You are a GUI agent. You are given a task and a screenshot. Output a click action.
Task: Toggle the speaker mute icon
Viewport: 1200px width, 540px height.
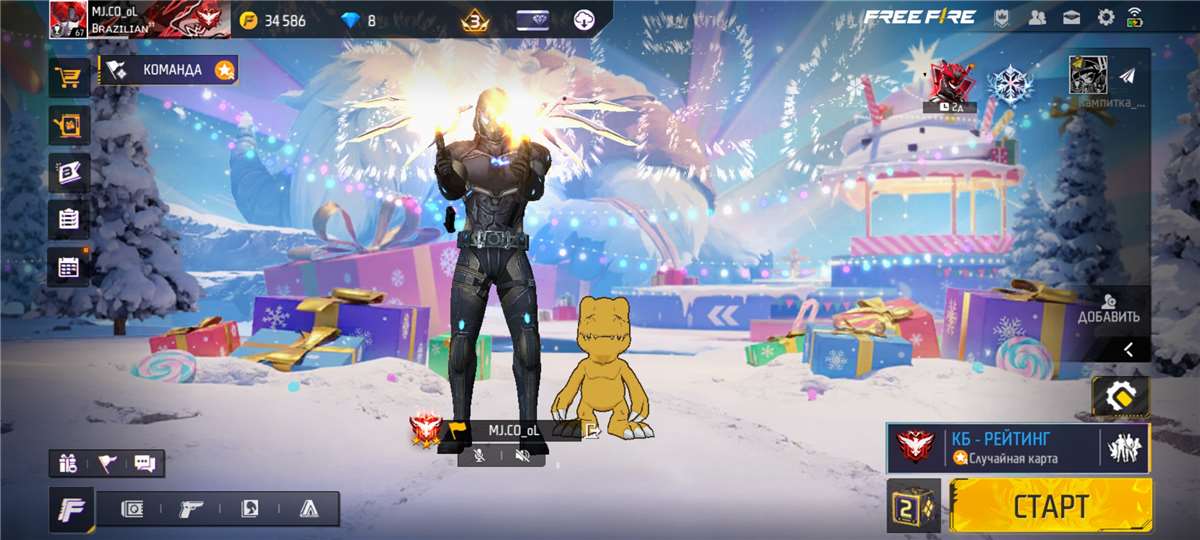click(x=522, y=456)
